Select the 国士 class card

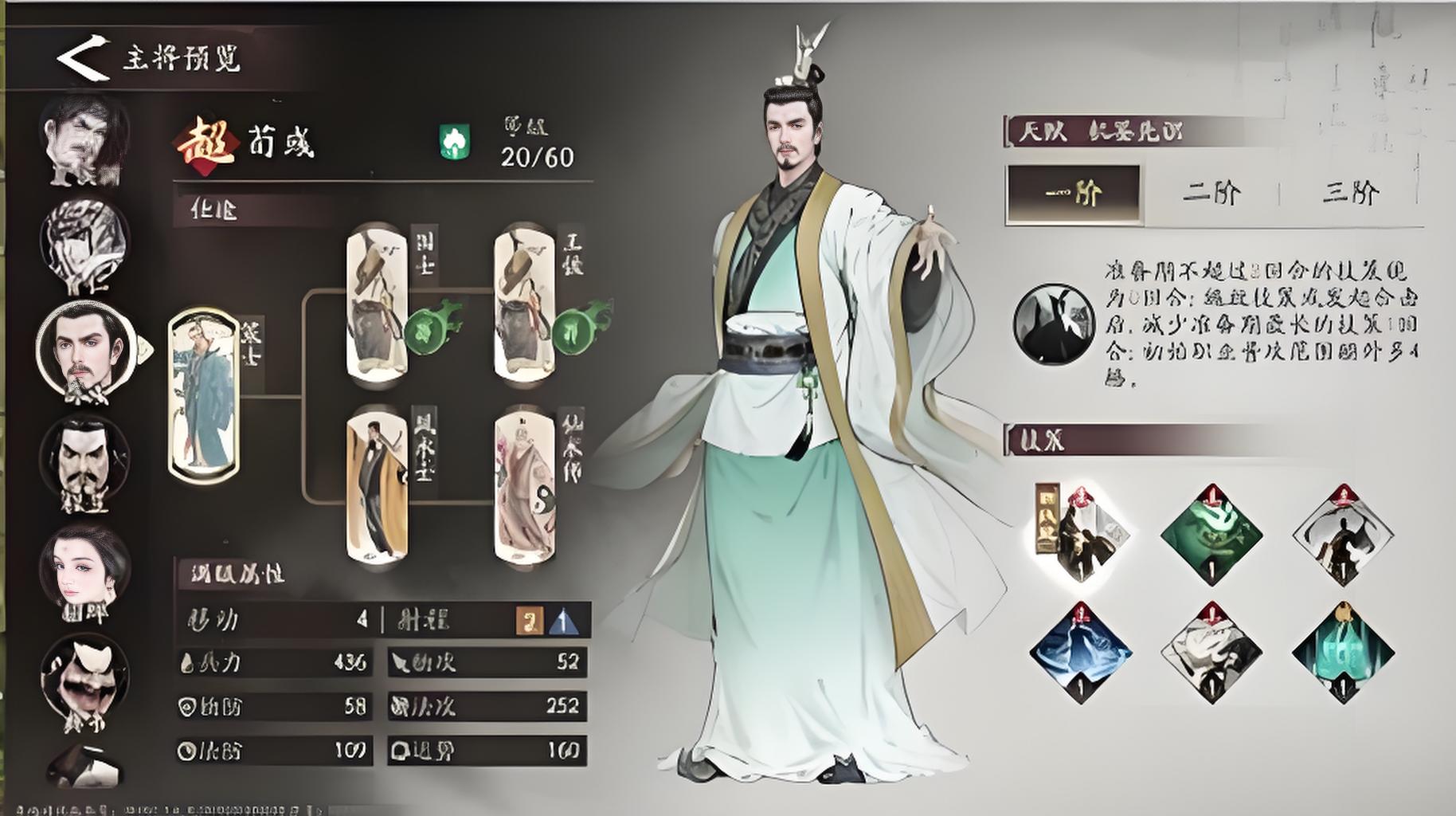click(378, 303)
